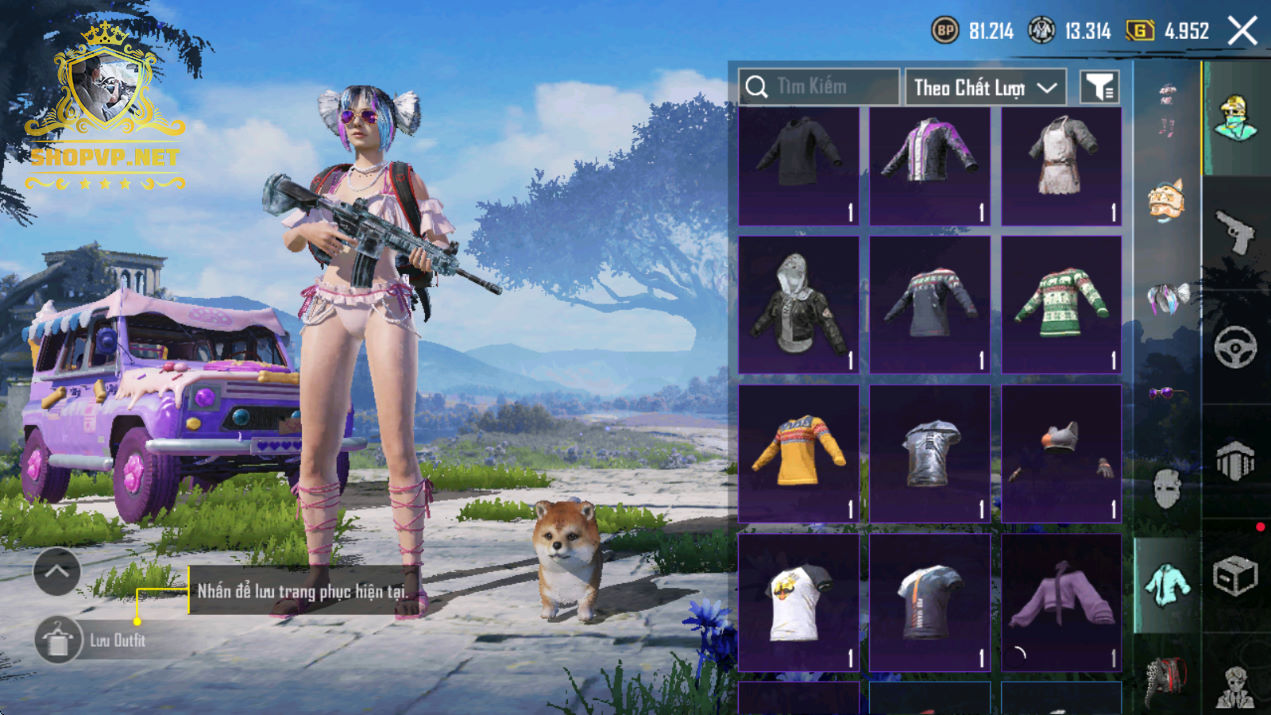This screenshot has width=1271, height=715.
Task: Select the black long-sleeve shirt
Action: tap(798, 166)
